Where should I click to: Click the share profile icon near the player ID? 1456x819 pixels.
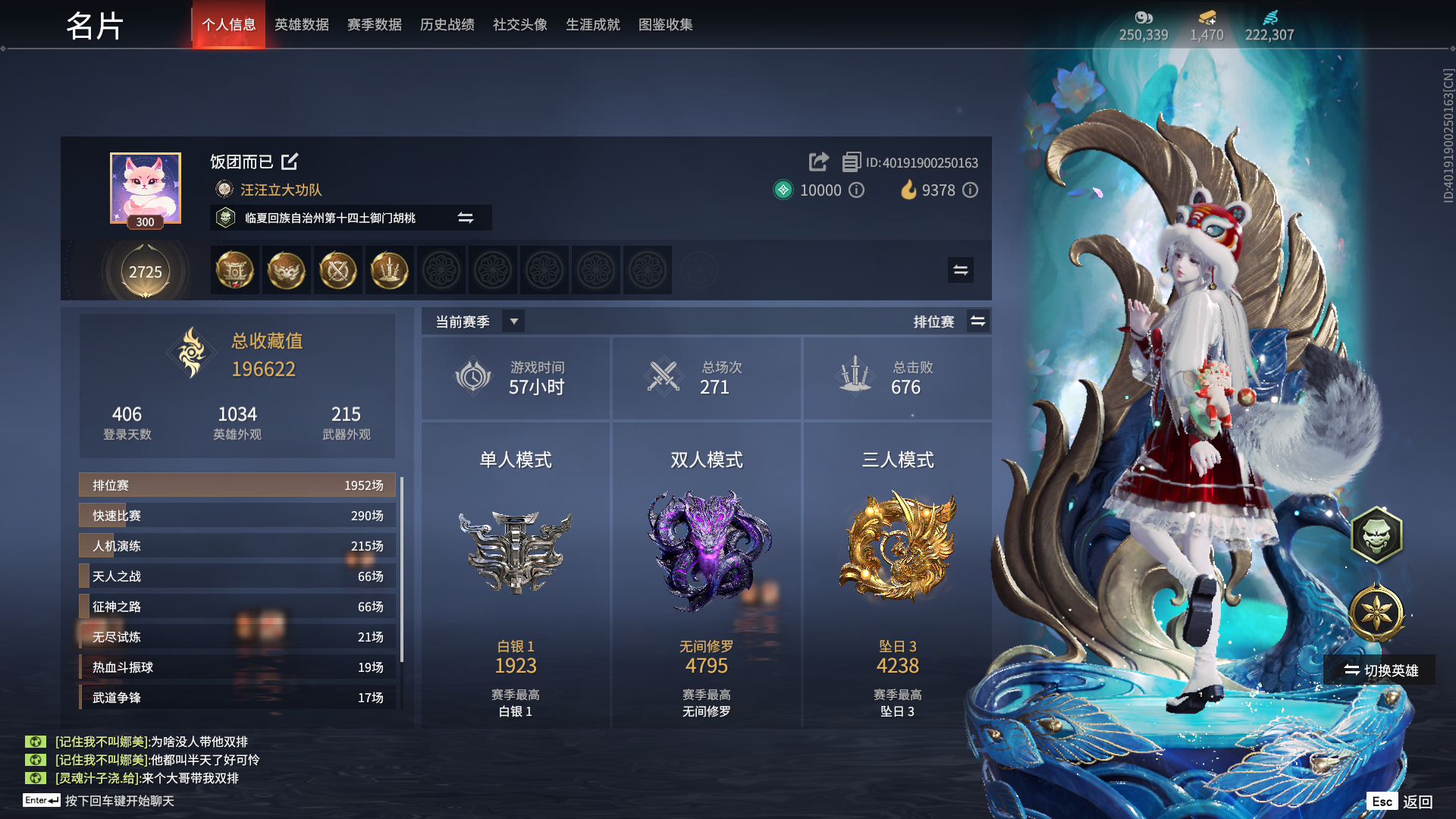(817, 162)
